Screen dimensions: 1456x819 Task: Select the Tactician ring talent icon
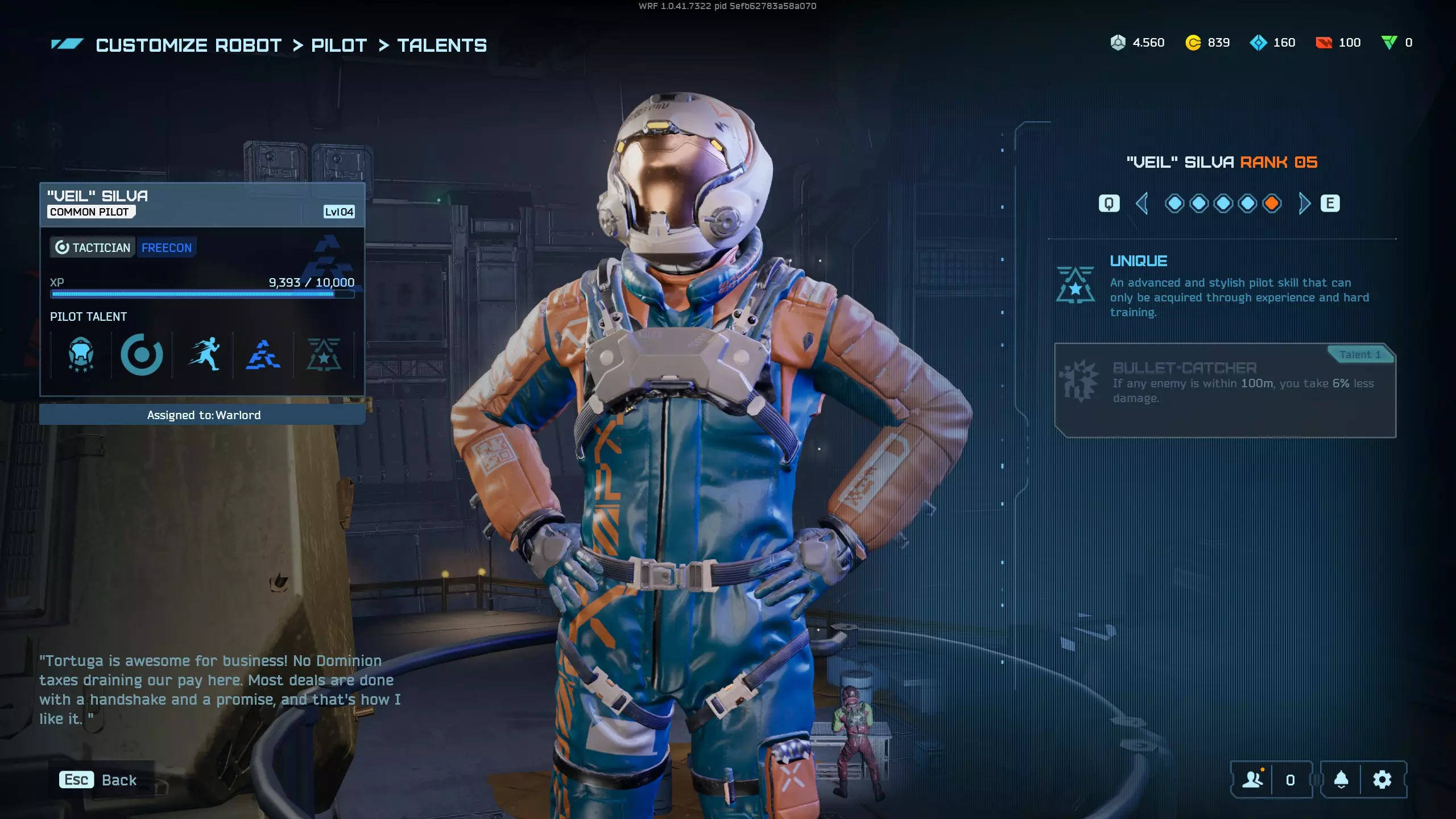(142, 355)
